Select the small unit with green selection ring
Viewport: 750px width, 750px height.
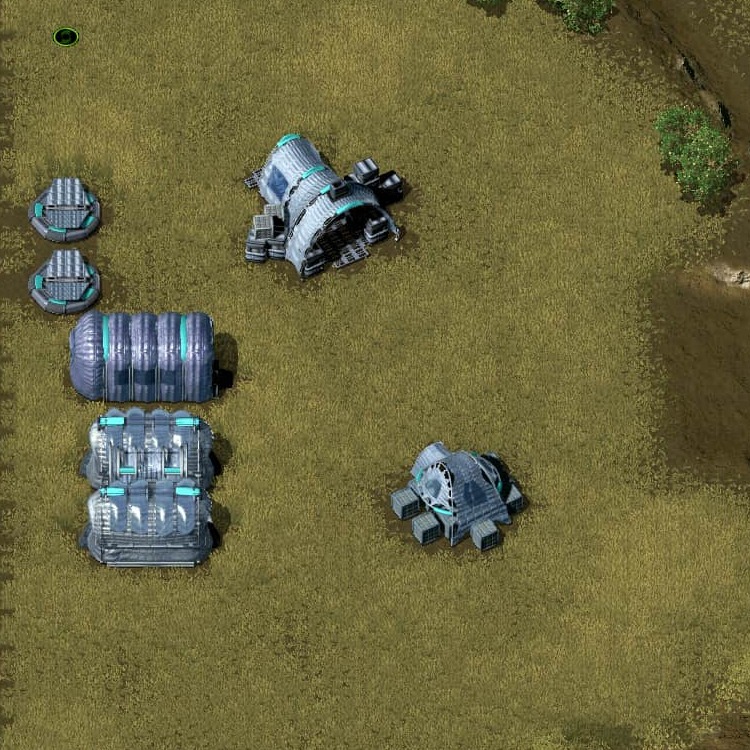click(x=66, y=37)
